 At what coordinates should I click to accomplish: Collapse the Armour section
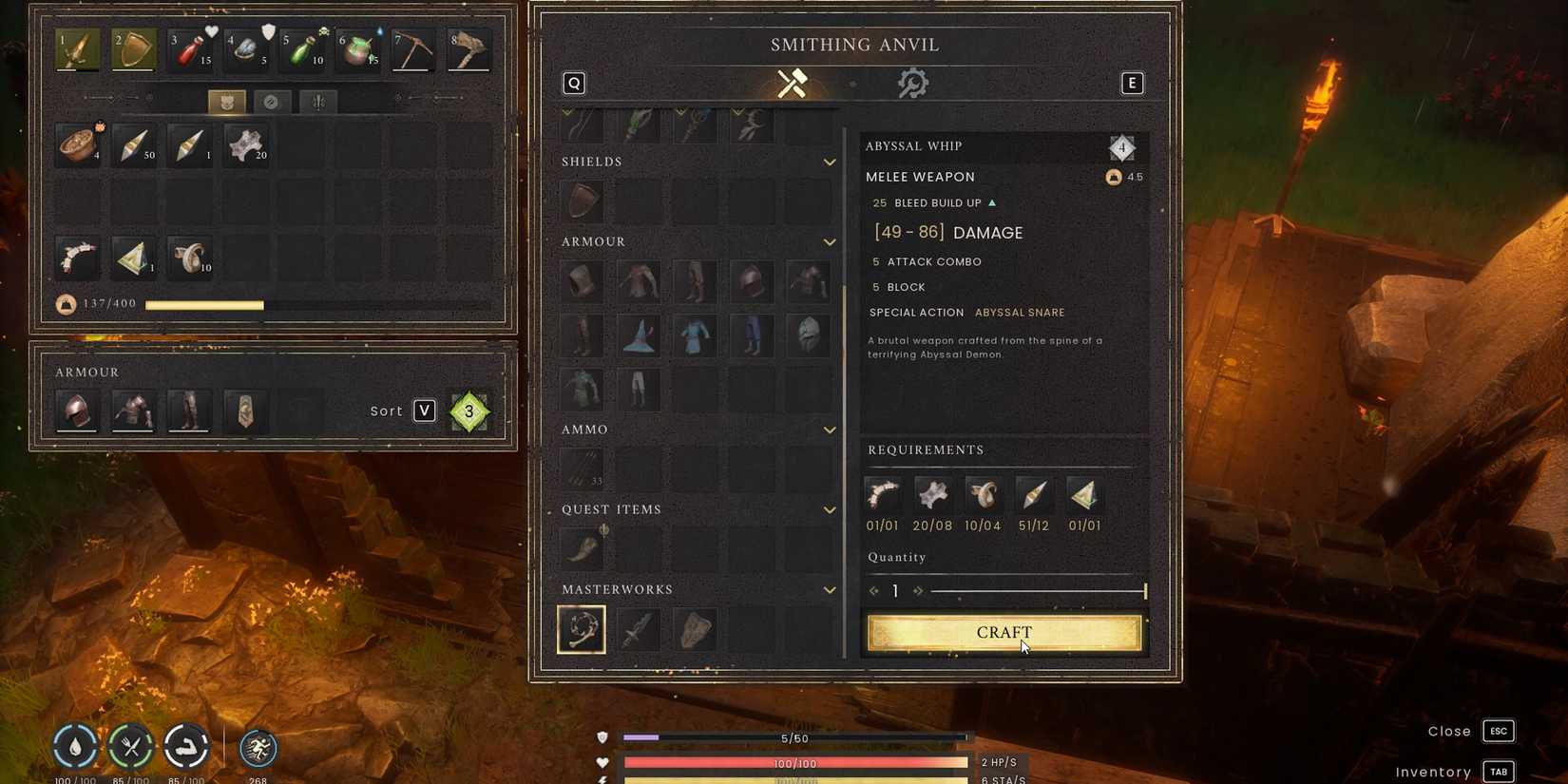[828, 241]
